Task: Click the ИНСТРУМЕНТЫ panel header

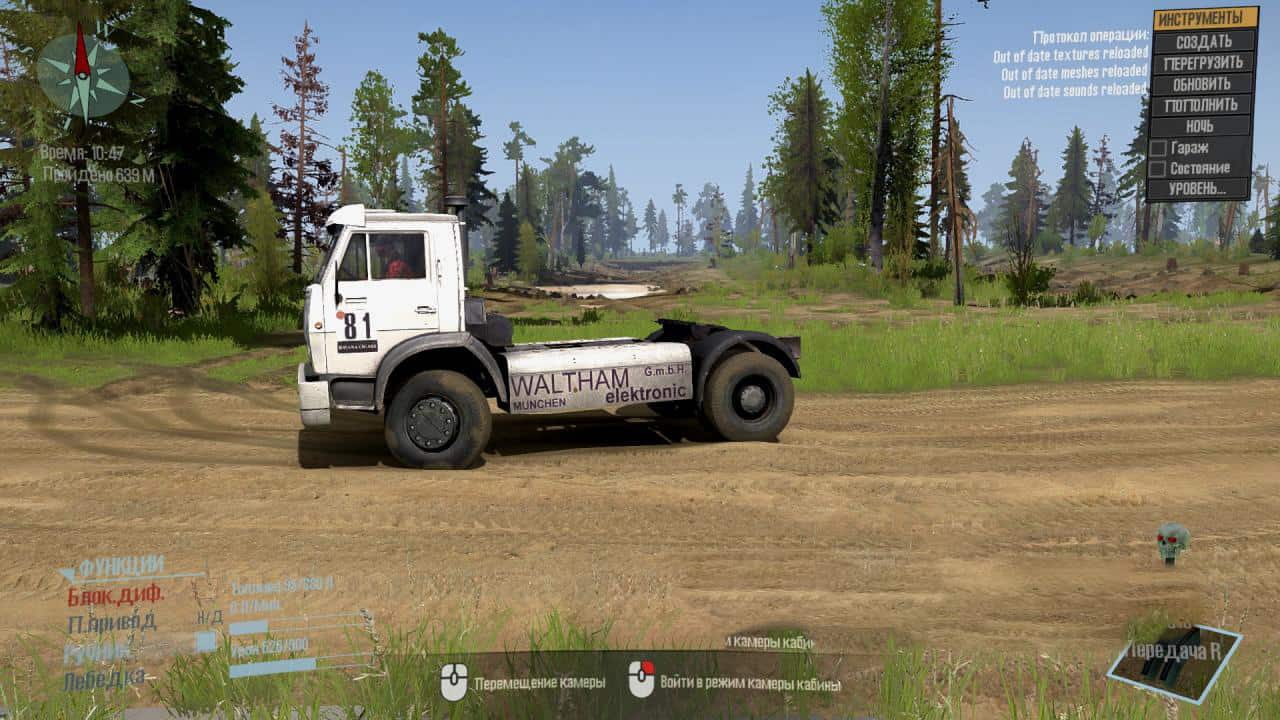Action: point(1206,19)
